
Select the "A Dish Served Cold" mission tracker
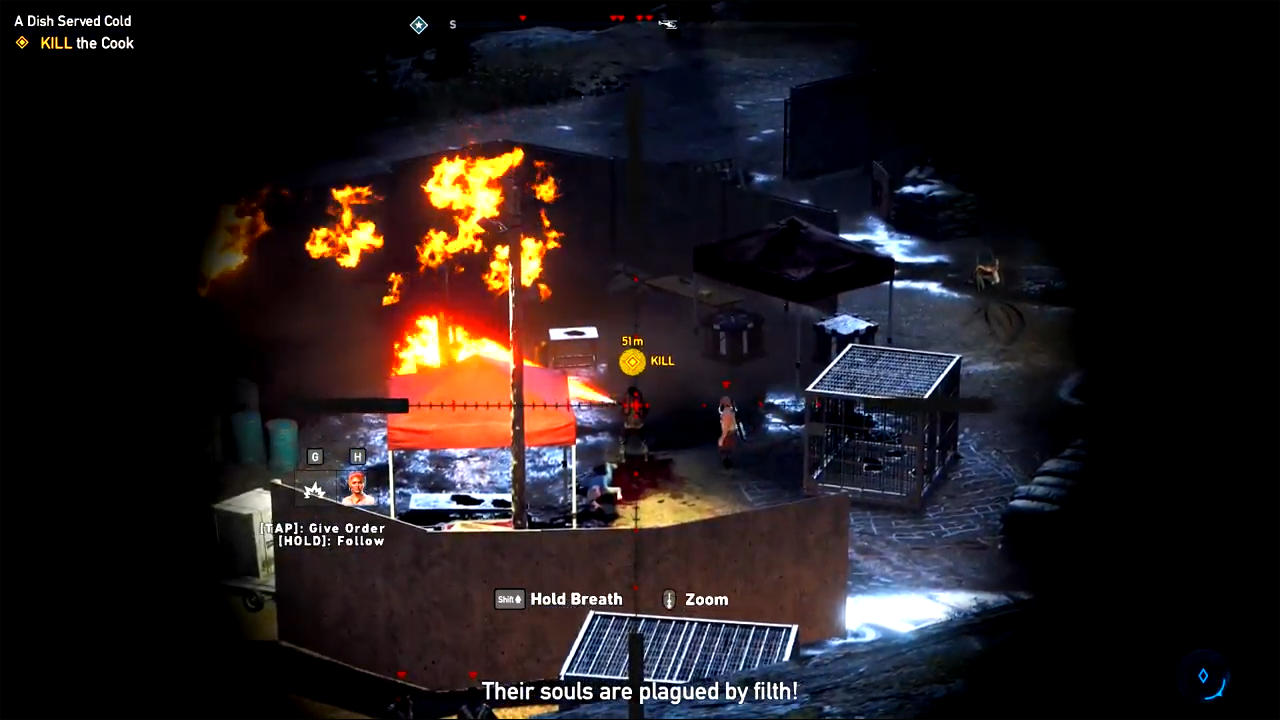[x=72, y=21]
